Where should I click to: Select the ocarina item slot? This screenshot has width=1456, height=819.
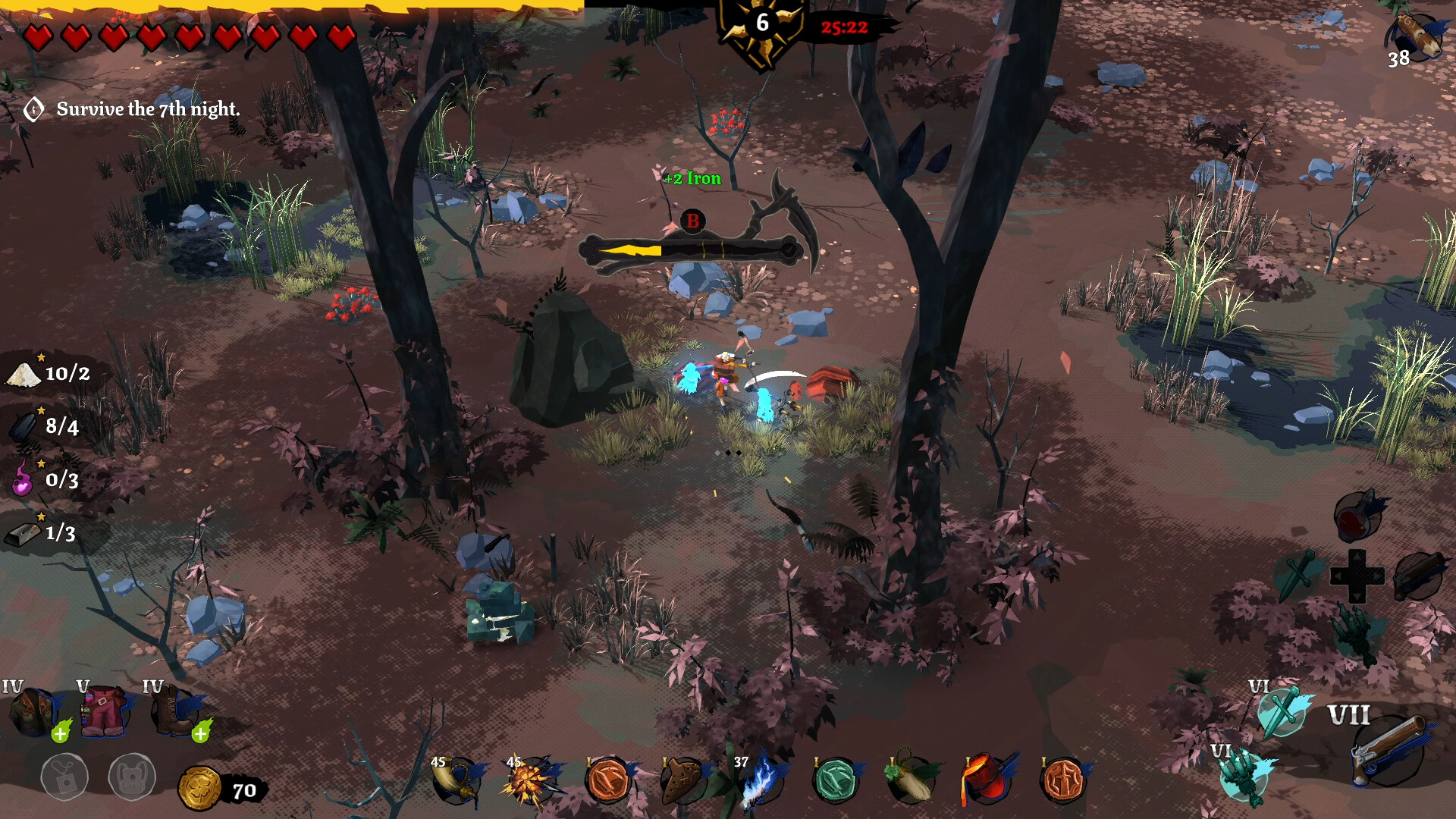682,780
